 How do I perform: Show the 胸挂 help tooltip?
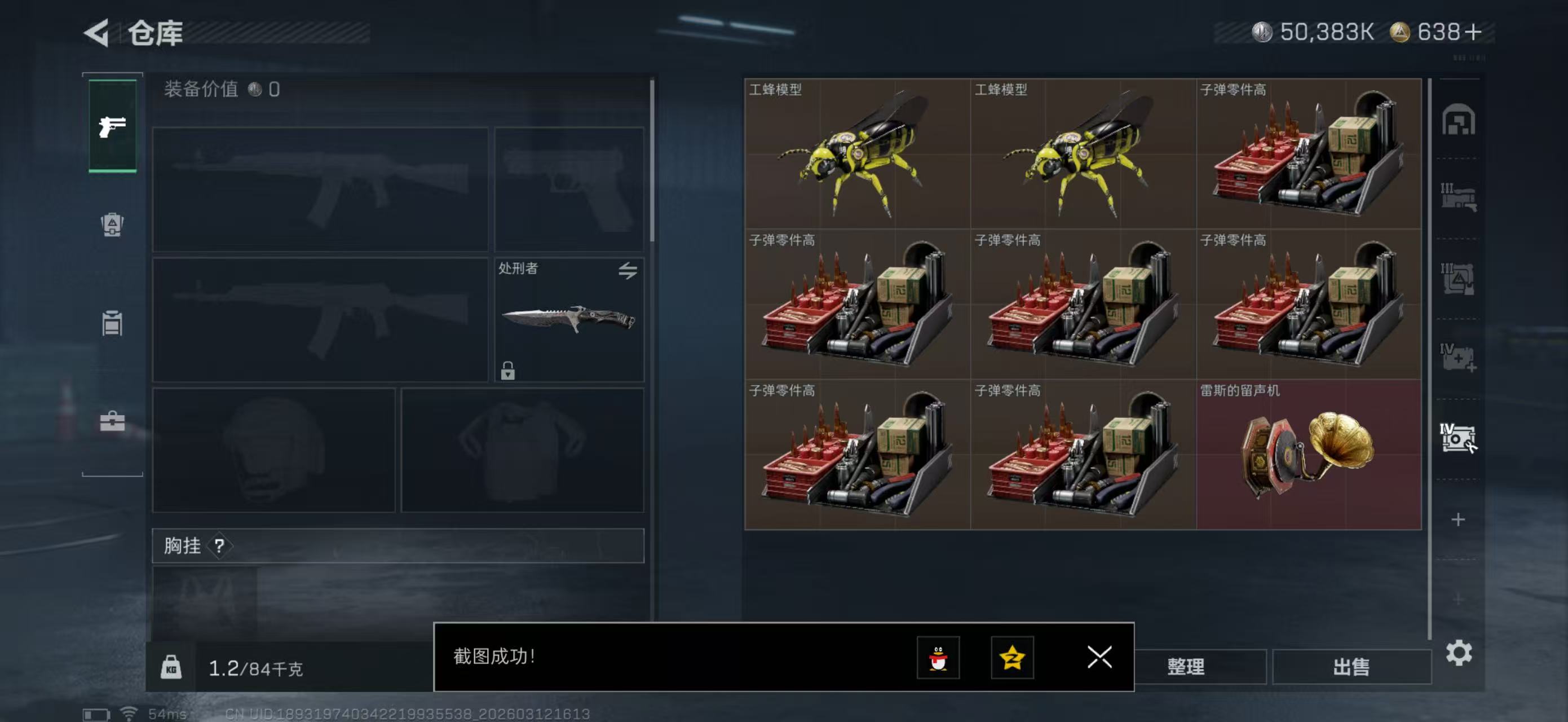(219, 546)
